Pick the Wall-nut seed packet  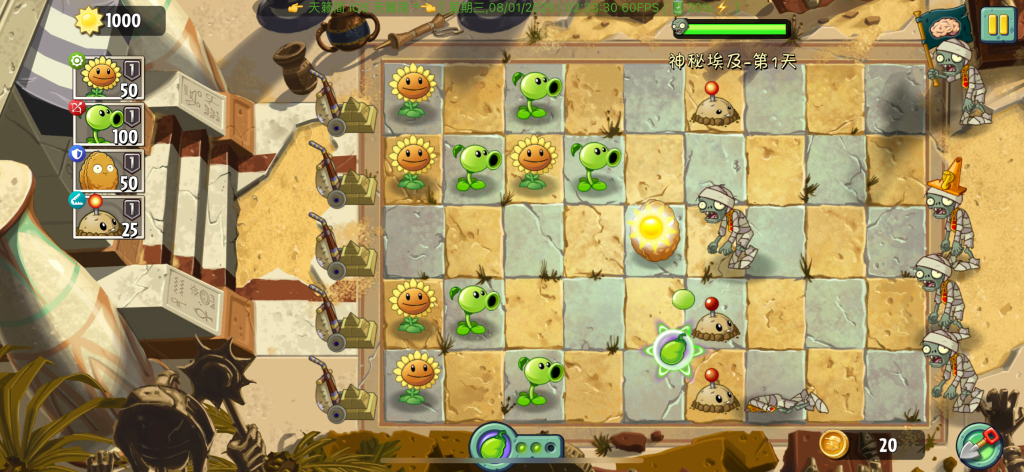108,171
